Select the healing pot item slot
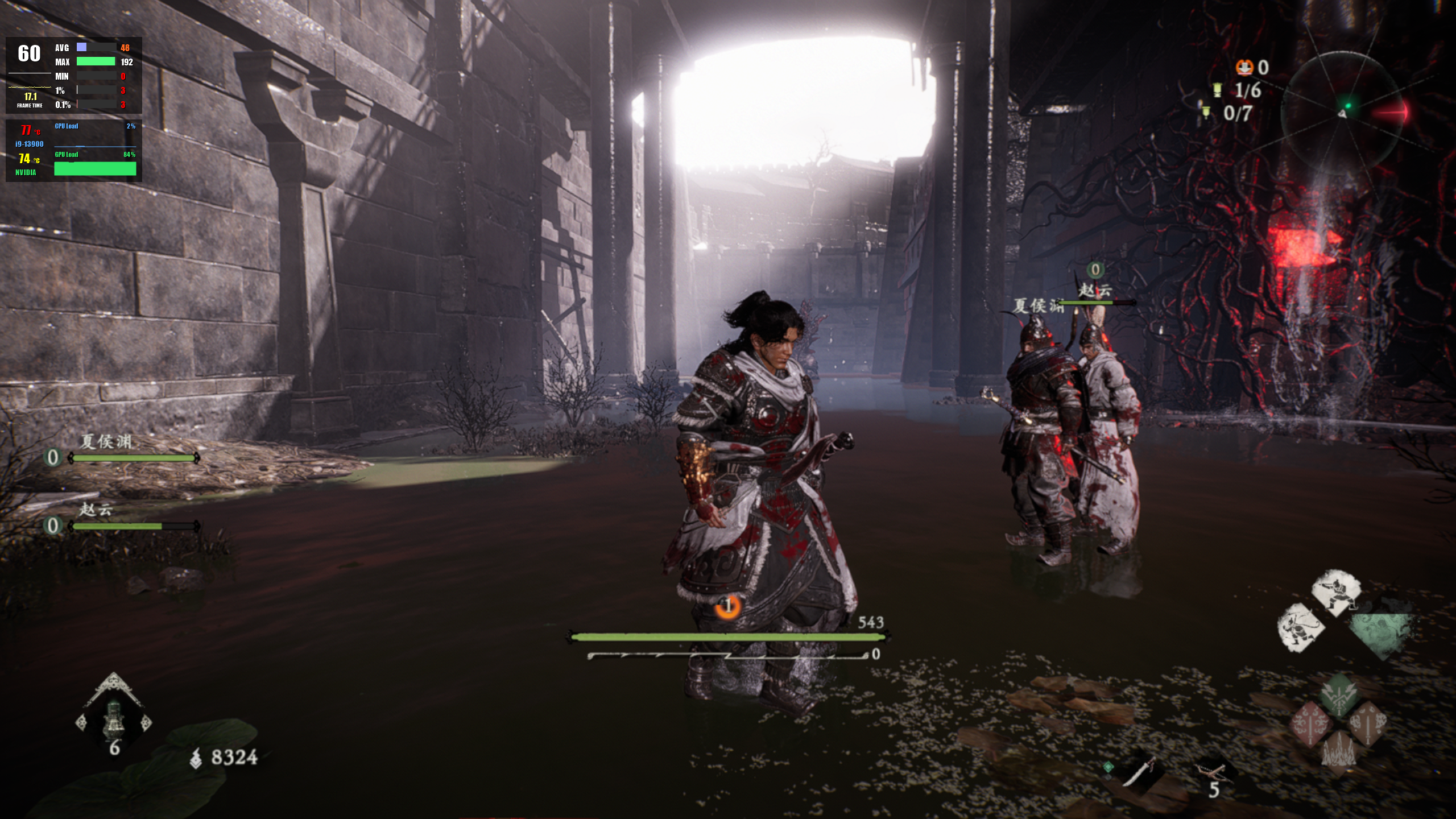1456x819 pixels. click(114, 718)
